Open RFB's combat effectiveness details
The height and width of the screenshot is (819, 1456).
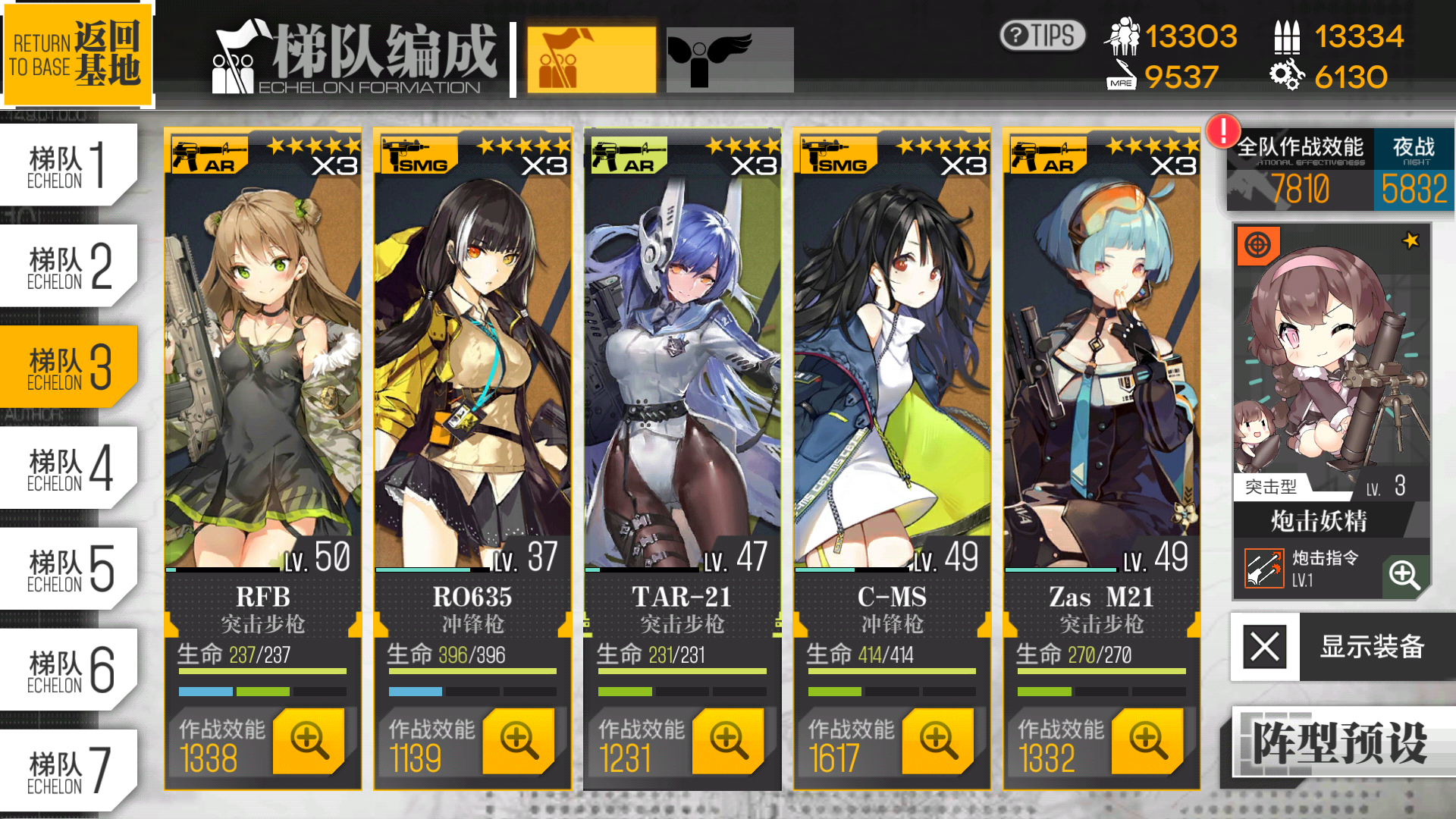(306, 742)
